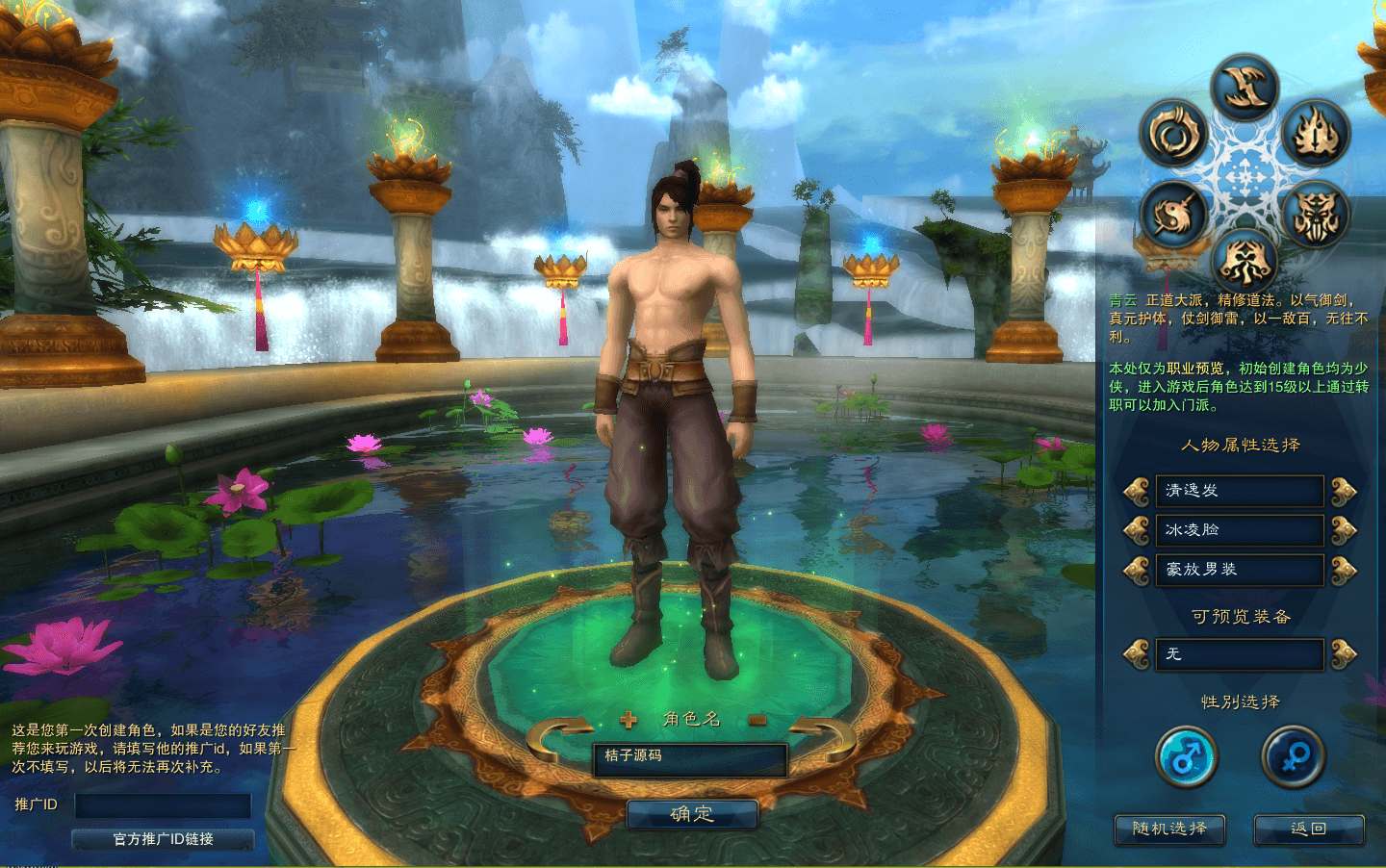Choose the next face after 冰凌脸
This screenshot has width=1386, height=868.
point(1344,530)
